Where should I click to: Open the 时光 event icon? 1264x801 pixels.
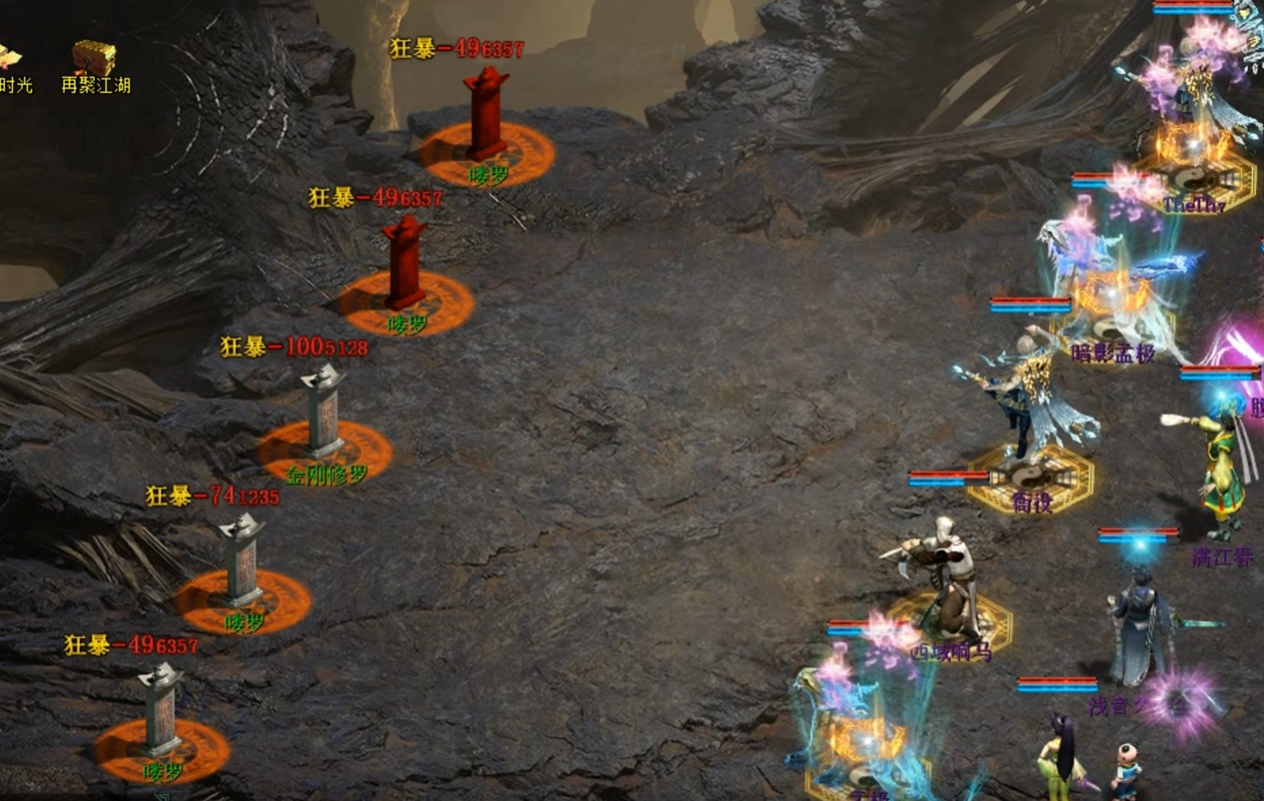(x=10, y=60)
